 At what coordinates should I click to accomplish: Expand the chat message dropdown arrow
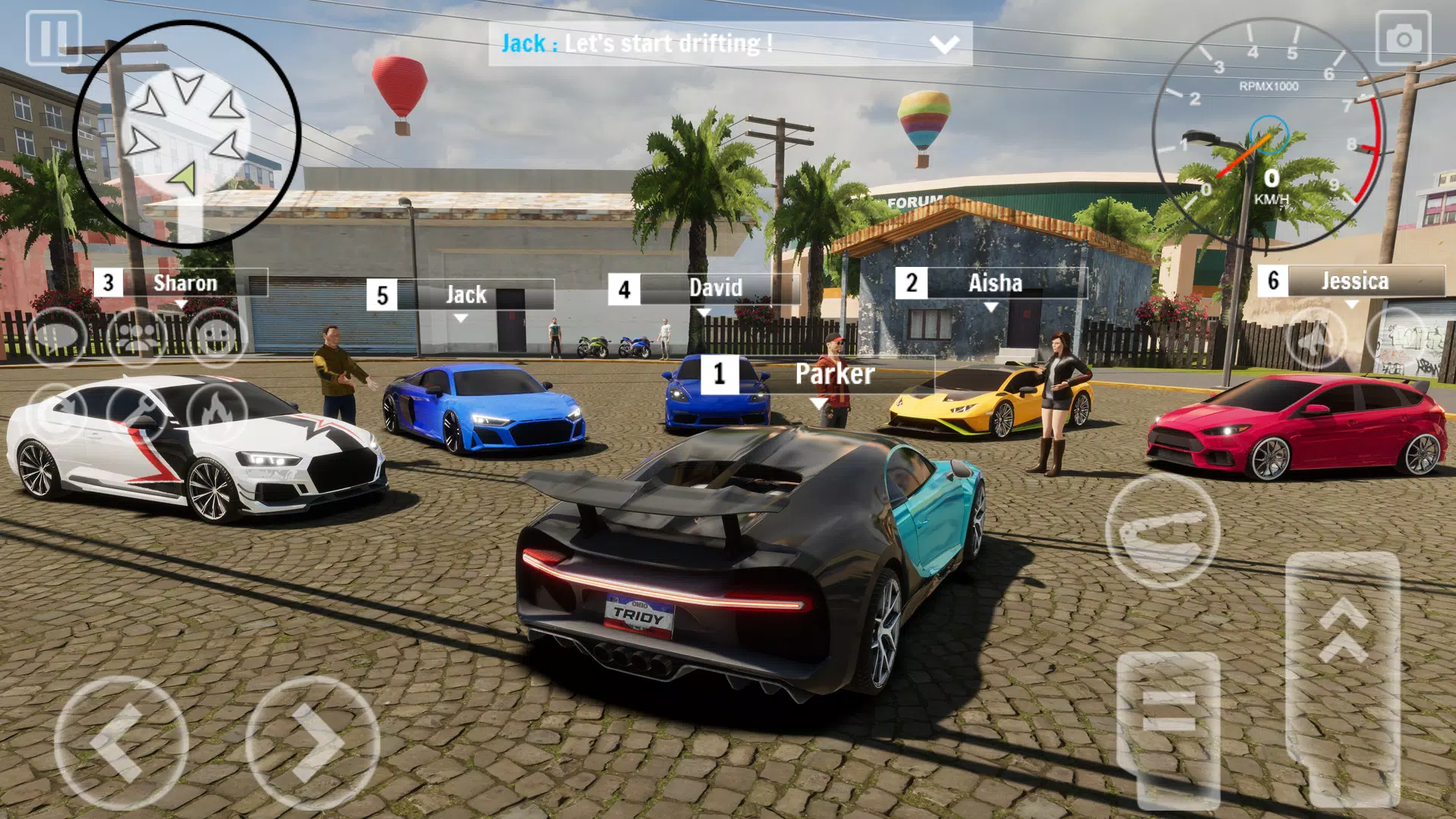[x=944, y=45]
